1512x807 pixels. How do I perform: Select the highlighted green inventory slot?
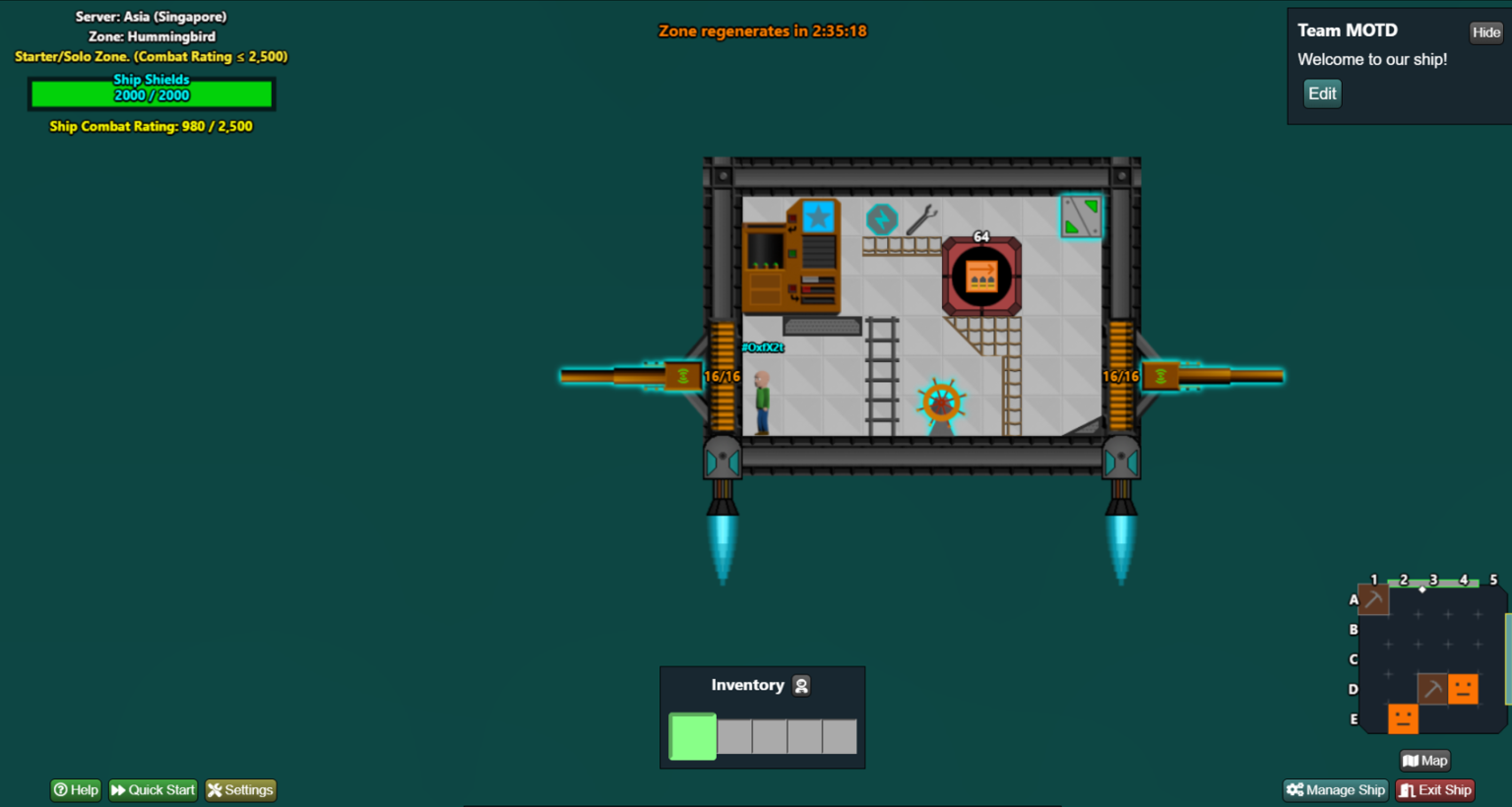coord(693,736)
